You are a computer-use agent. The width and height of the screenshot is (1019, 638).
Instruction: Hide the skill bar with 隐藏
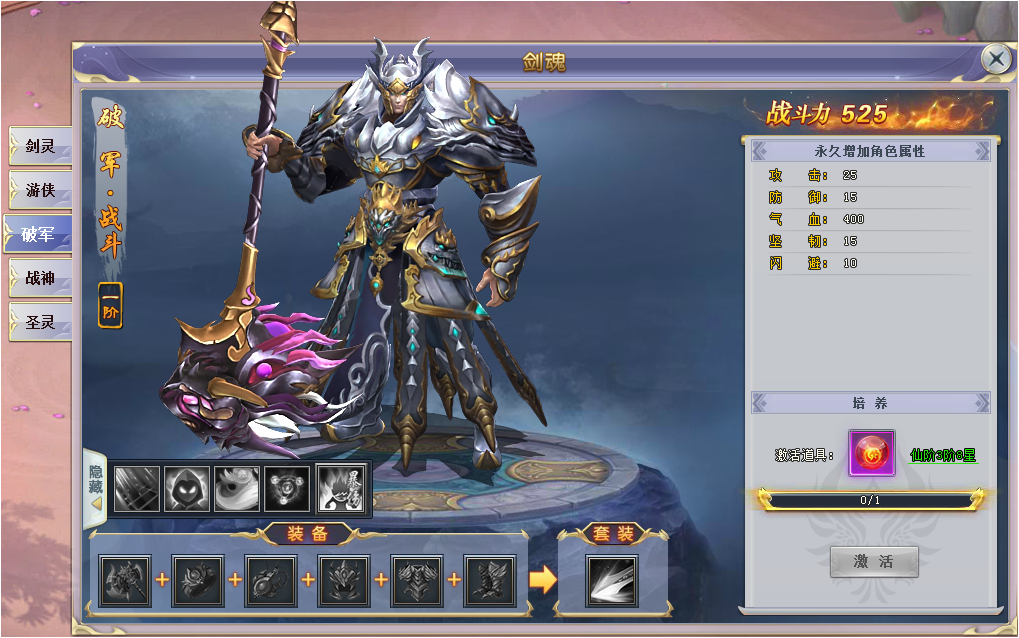point(96,487)
